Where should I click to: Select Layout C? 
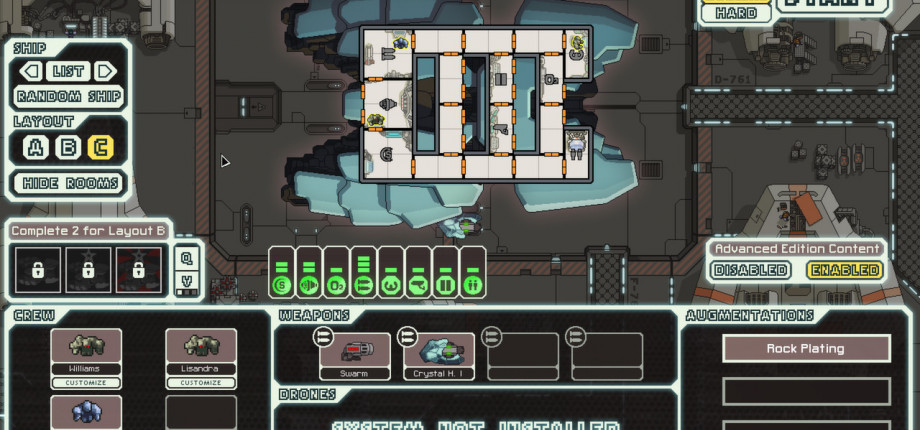(x=101, y=147)
